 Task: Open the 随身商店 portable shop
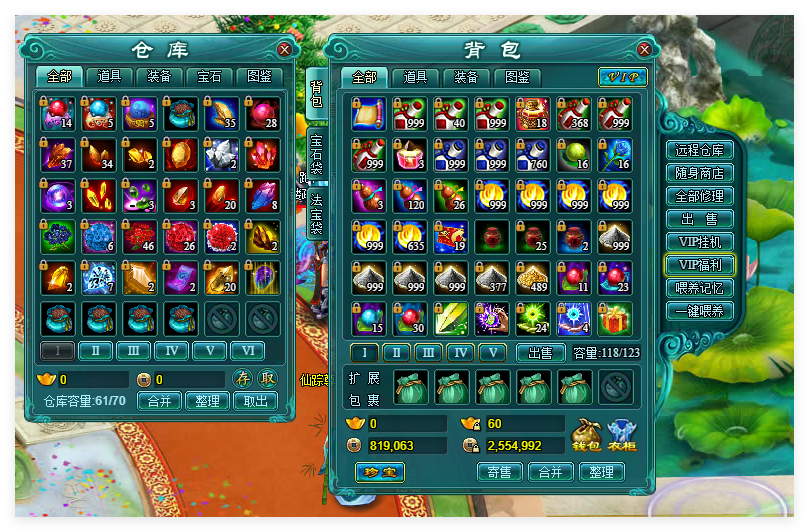tap(700, 173)
